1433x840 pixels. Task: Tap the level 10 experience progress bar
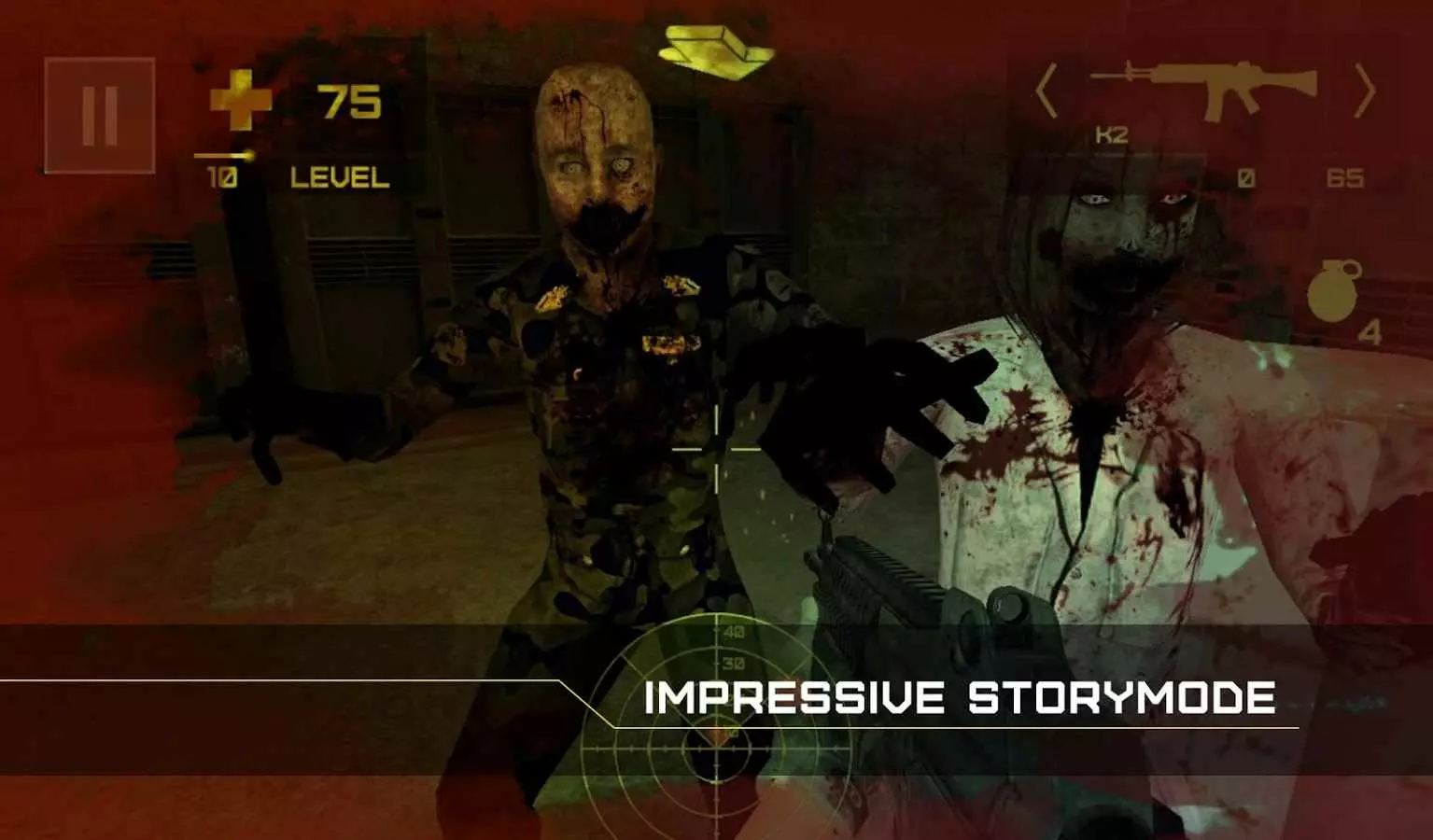pos(224,155)
